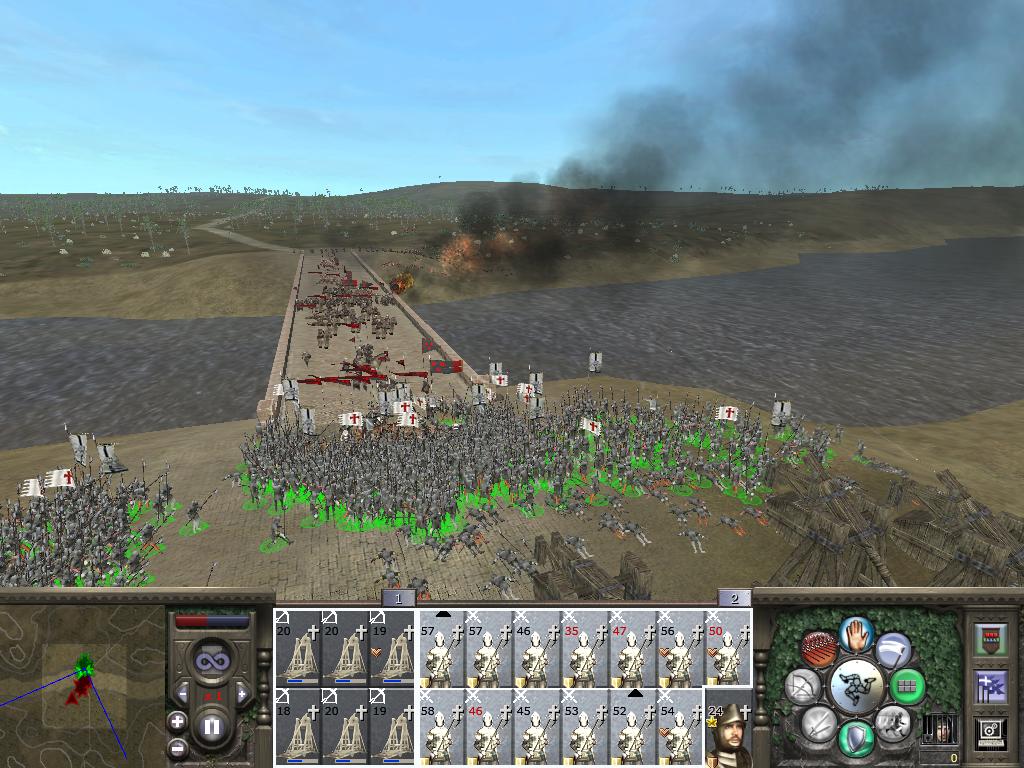The height and width of the screenshot is (768, 1024).
Task: Zoom in on the minimap
Action: pyautogui.click(x=177, y=721)
